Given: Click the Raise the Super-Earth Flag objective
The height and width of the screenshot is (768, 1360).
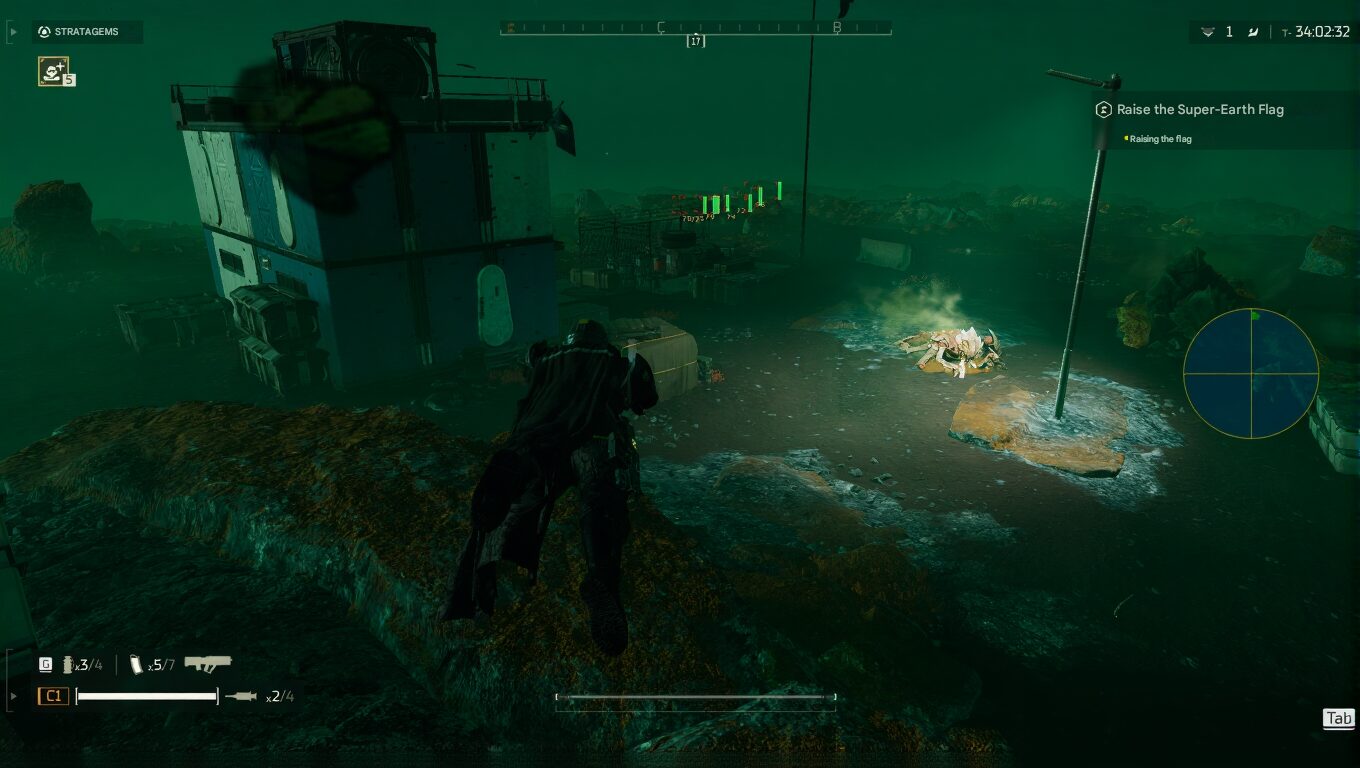Looking at the screenshot, I should (x=1199, y=109).
